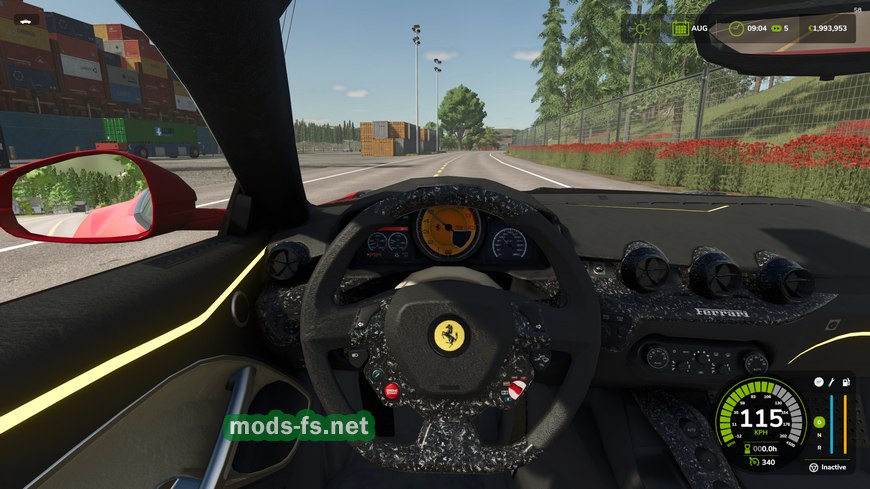Click the wrench damage icon
The image size is (870, 489).
pos(832,382)
